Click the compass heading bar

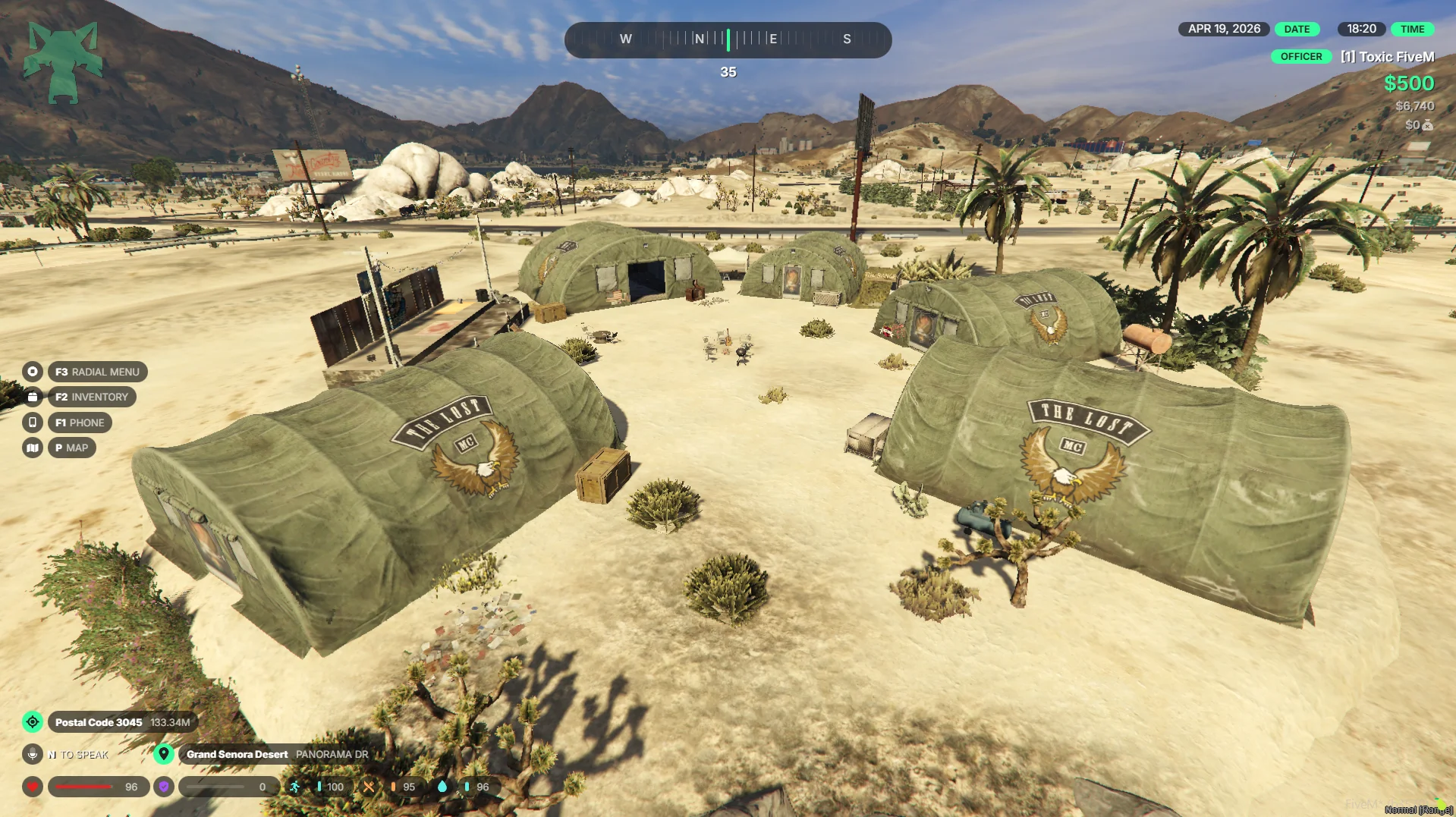pyautogui.click(x=728, y=39)
